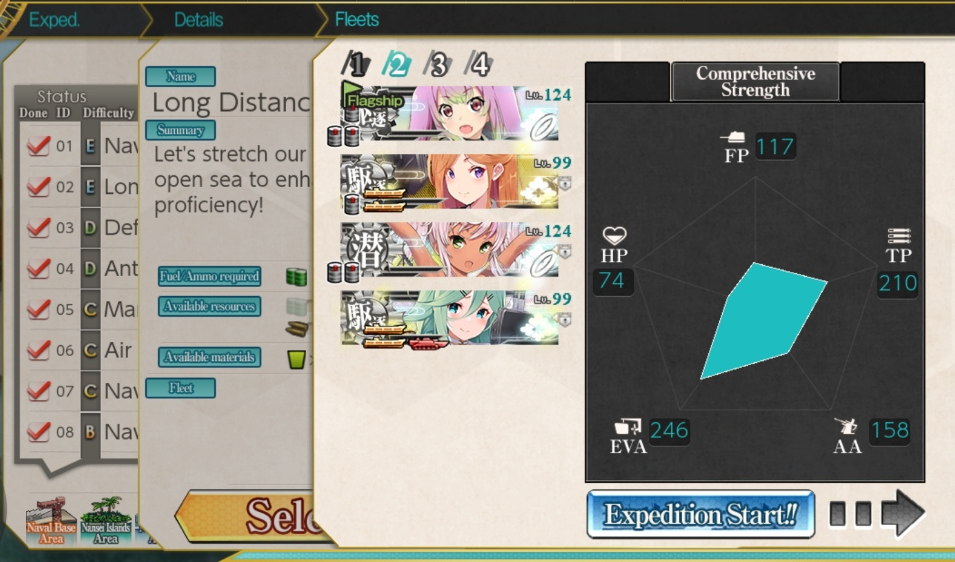Select fleet tab 2

[397, 65]
